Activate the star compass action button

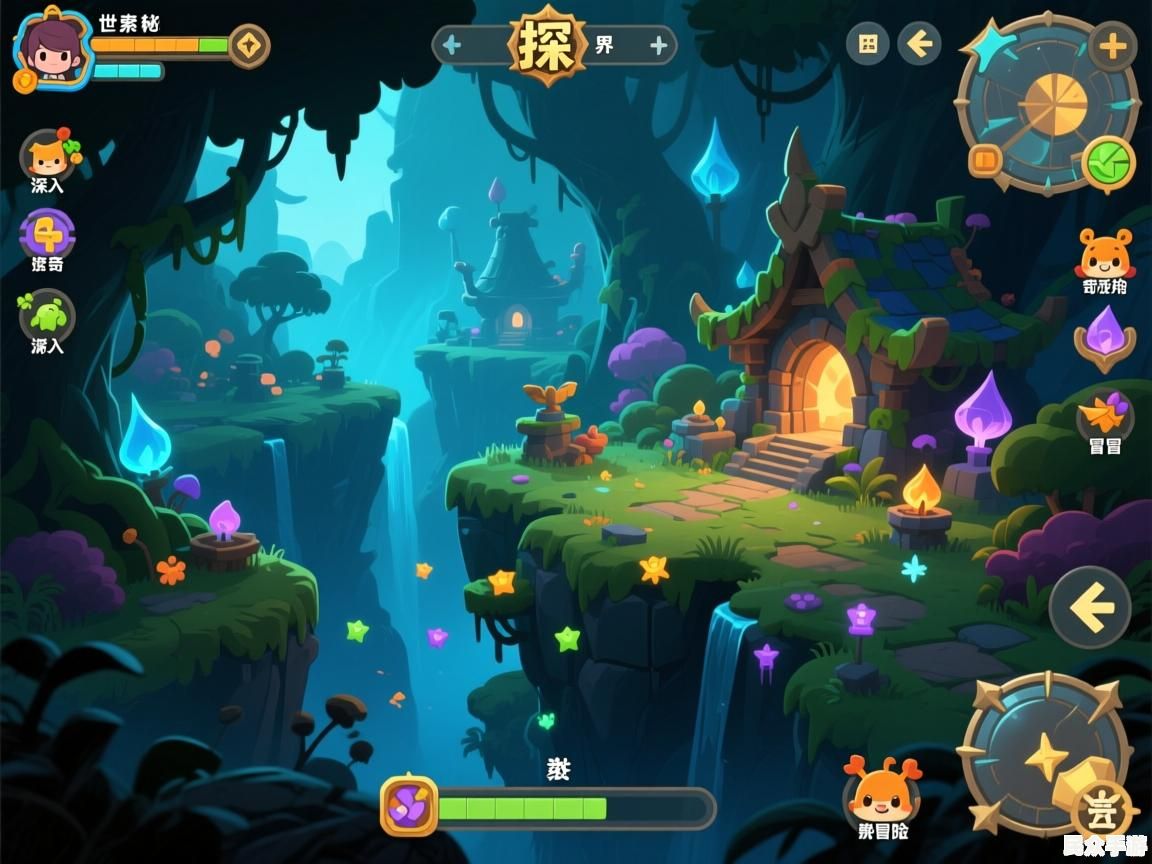point(1045,755)
